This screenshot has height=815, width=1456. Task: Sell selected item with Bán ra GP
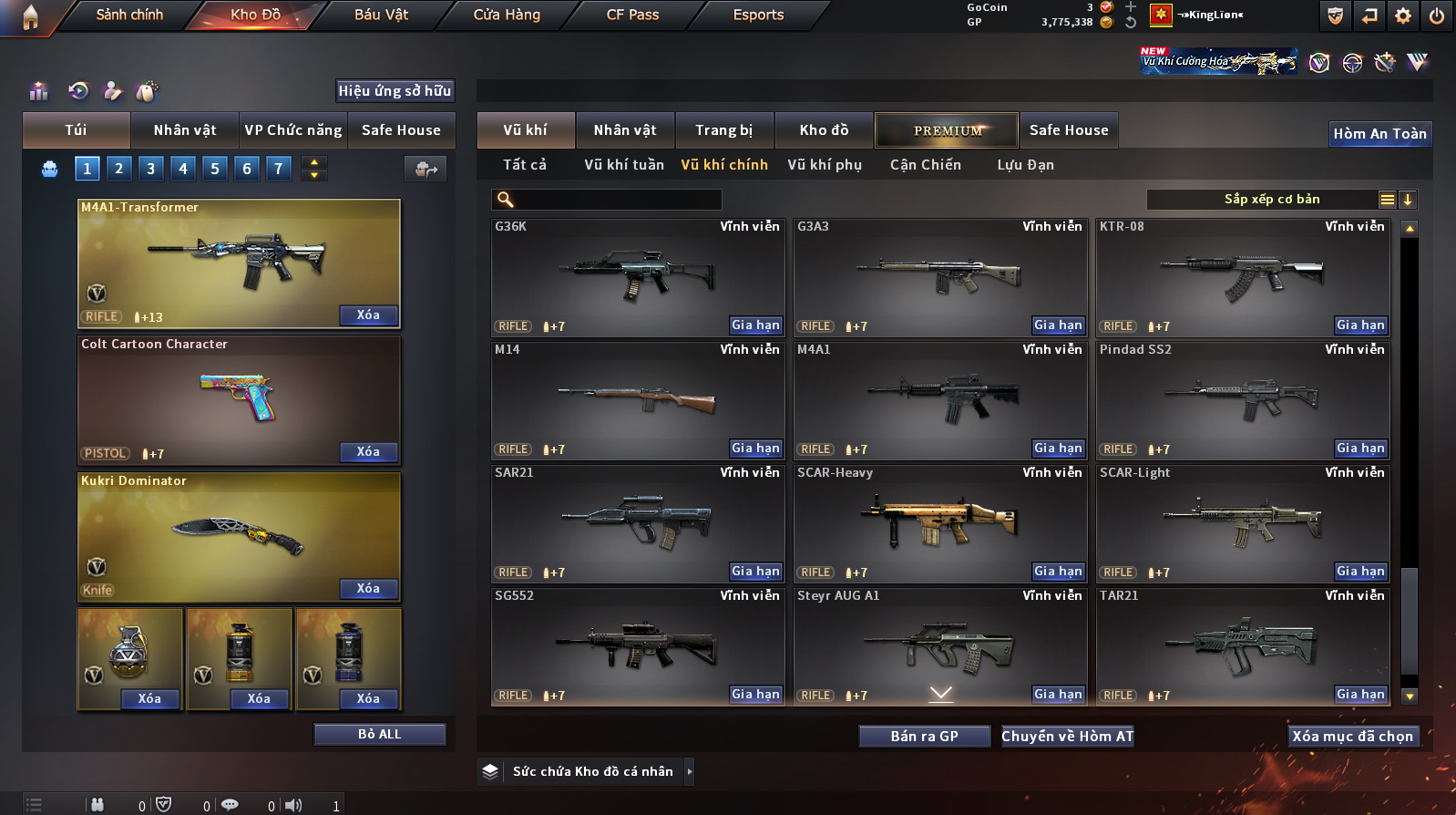(x=924, y=737)
